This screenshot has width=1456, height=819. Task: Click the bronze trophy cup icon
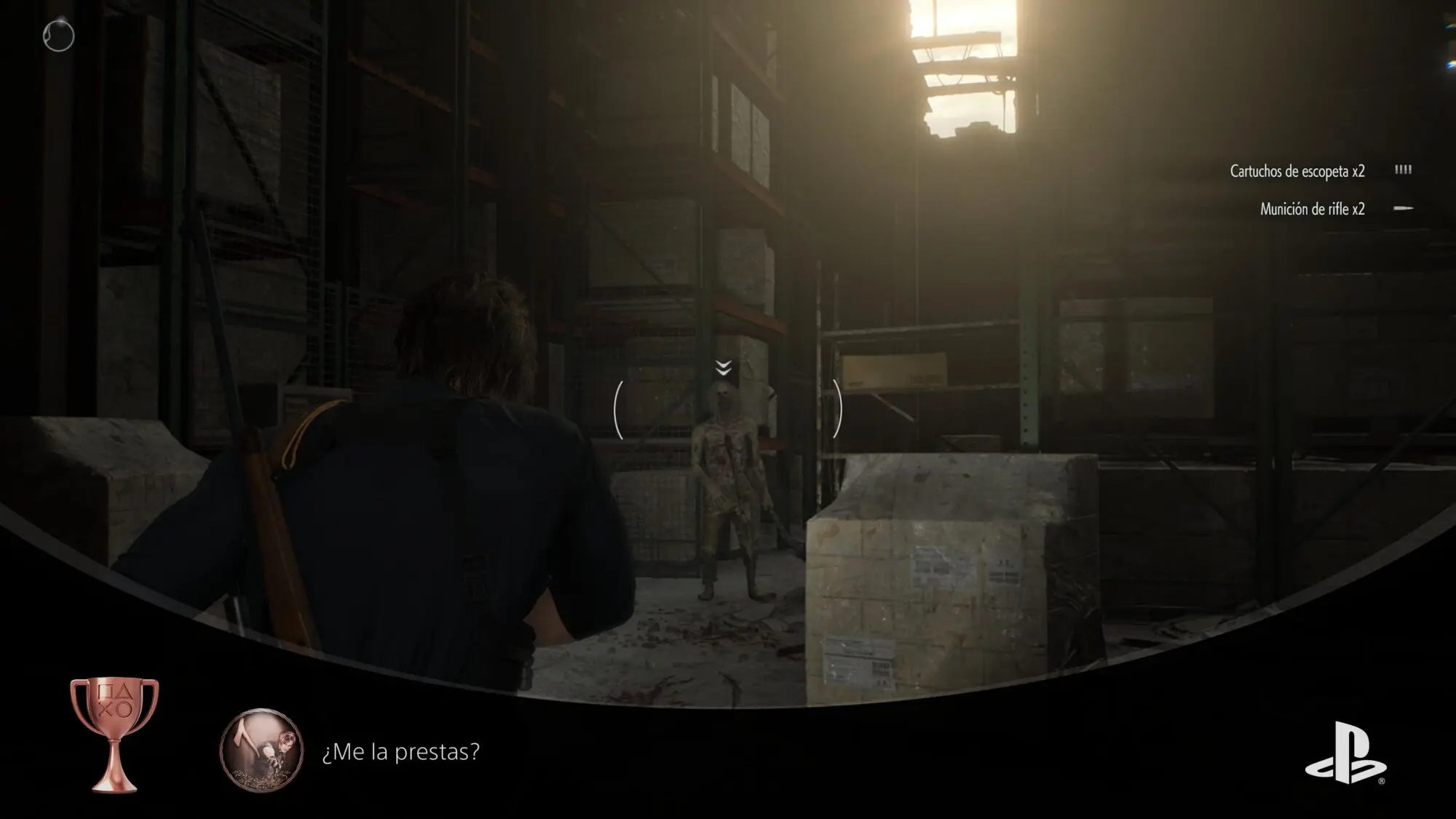(x=114, y=733)
